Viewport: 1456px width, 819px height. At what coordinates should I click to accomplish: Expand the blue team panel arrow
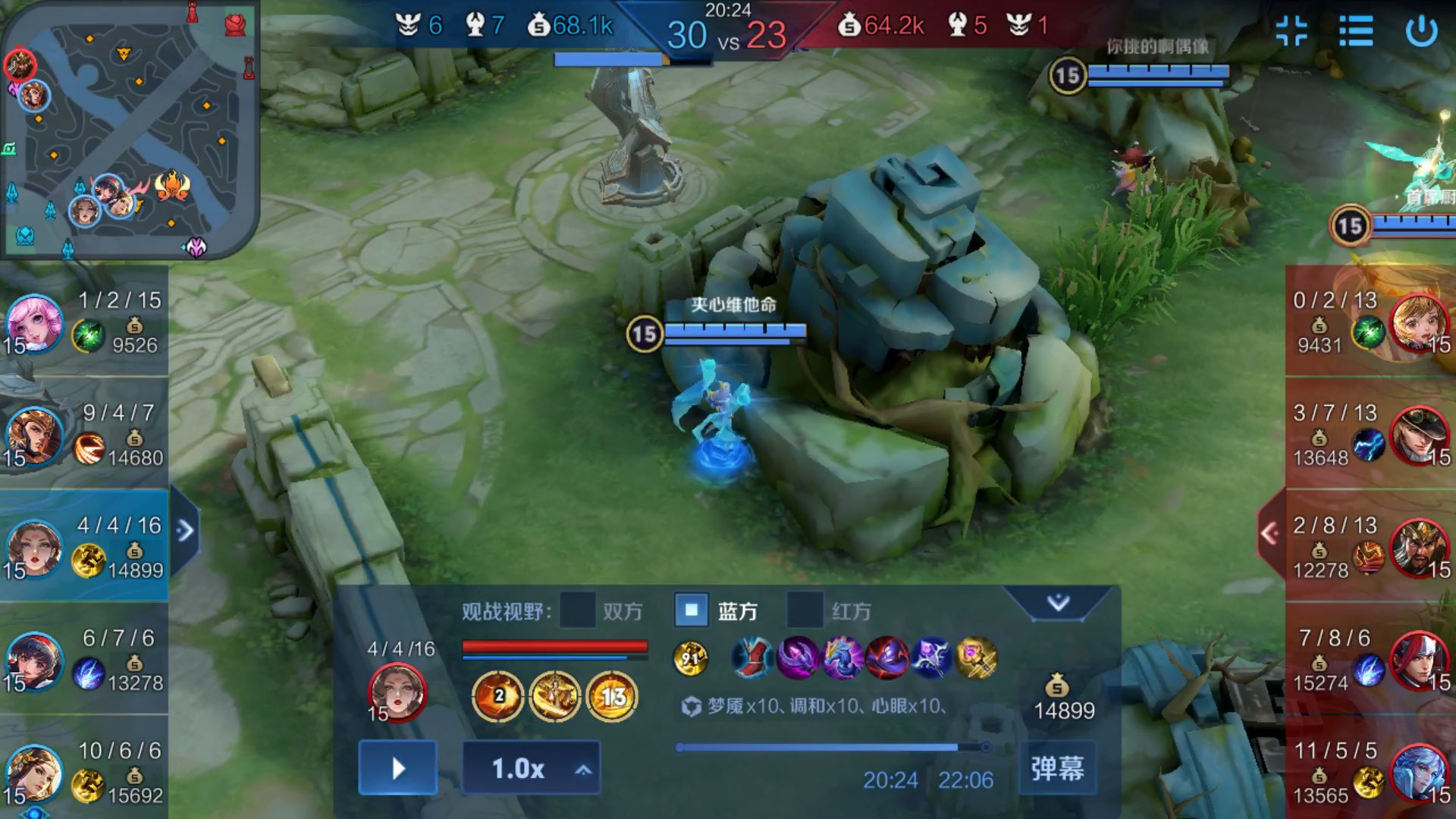point(185,530)
